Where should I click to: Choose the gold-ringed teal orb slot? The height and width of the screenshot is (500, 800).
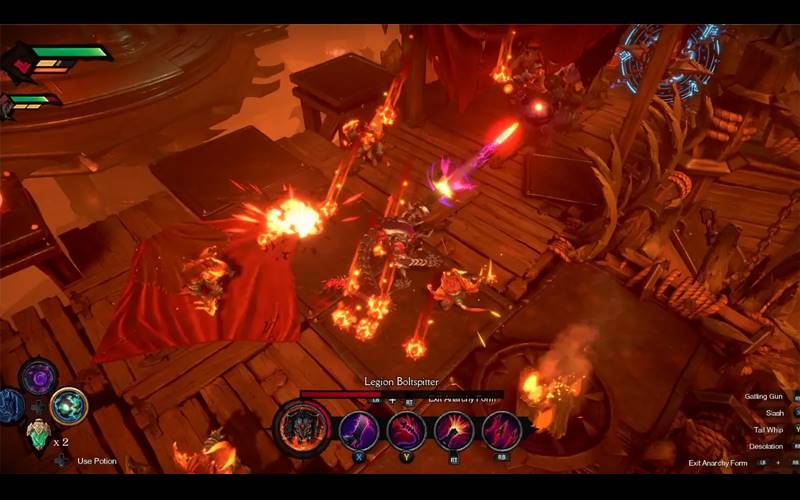click(69, 405)
